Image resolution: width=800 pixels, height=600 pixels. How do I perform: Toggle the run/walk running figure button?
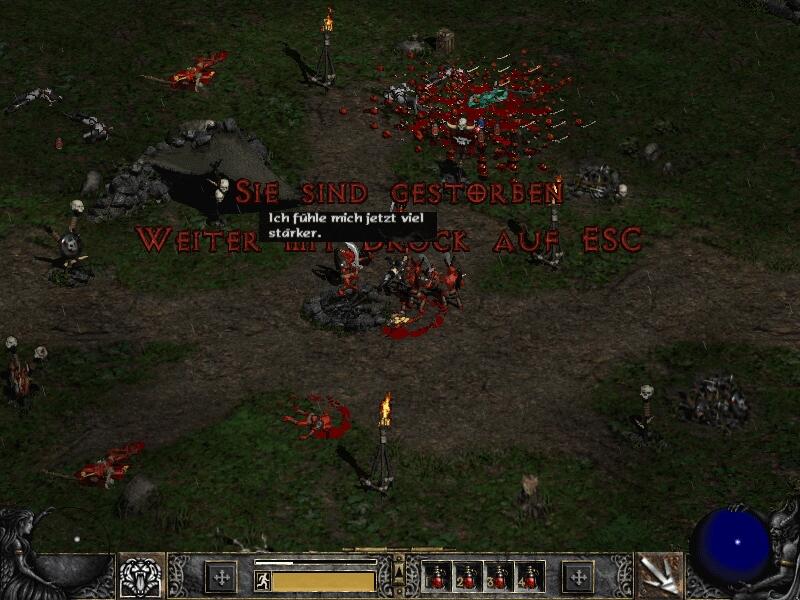(262, 580)
